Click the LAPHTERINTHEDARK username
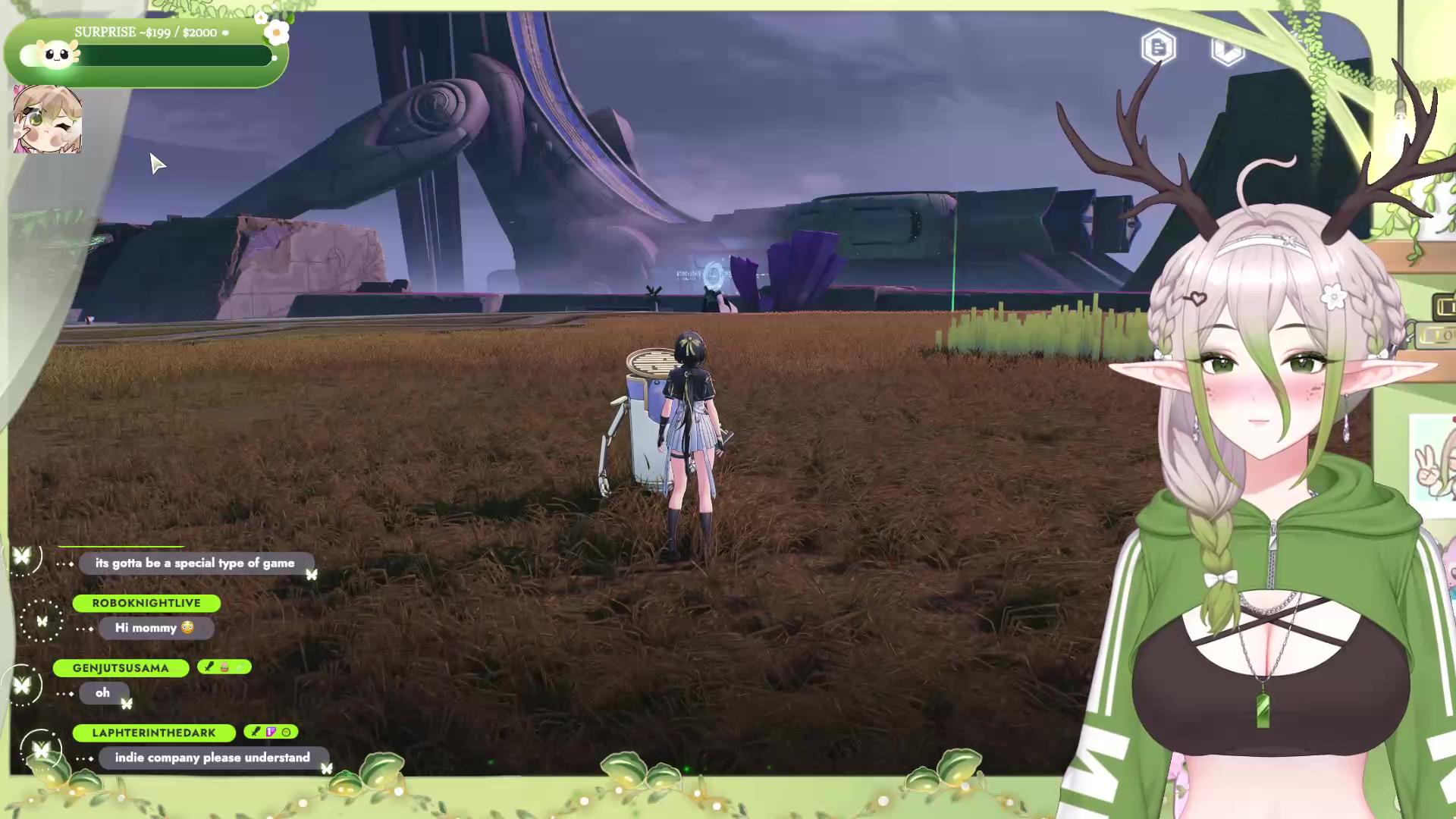This screenshot has width=1456, height=819. [x=154, y=733]
